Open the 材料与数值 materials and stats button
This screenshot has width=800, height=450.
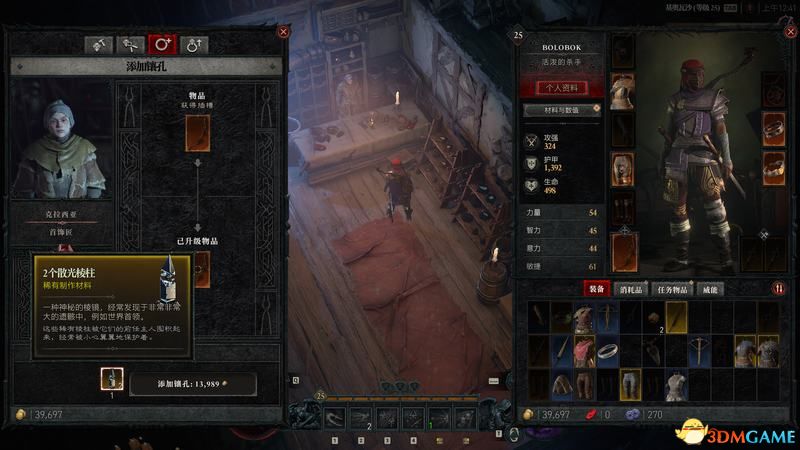coord(562,110)
